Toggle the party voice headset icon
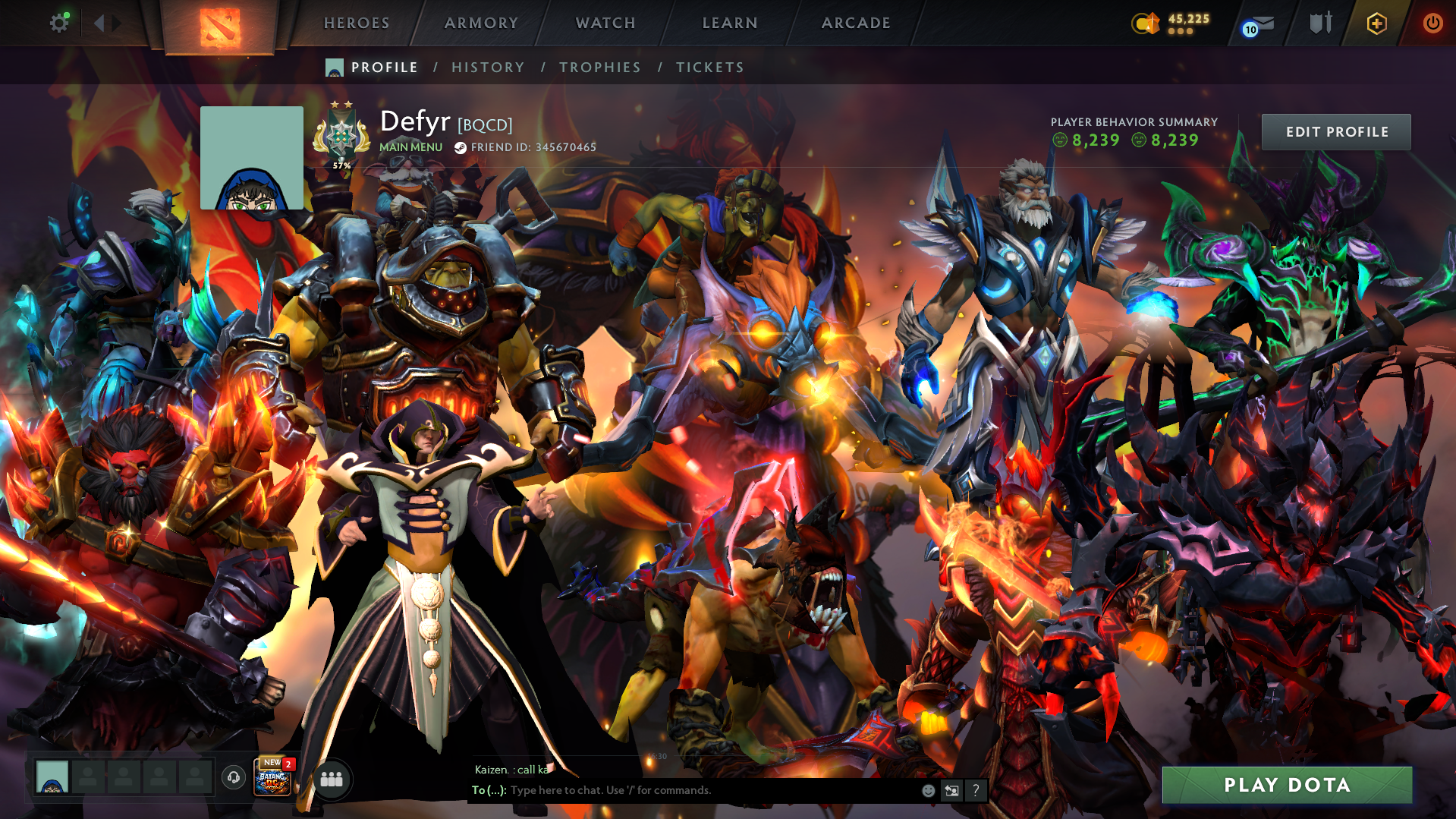The image size is (1456, 819). coord(234,776)
